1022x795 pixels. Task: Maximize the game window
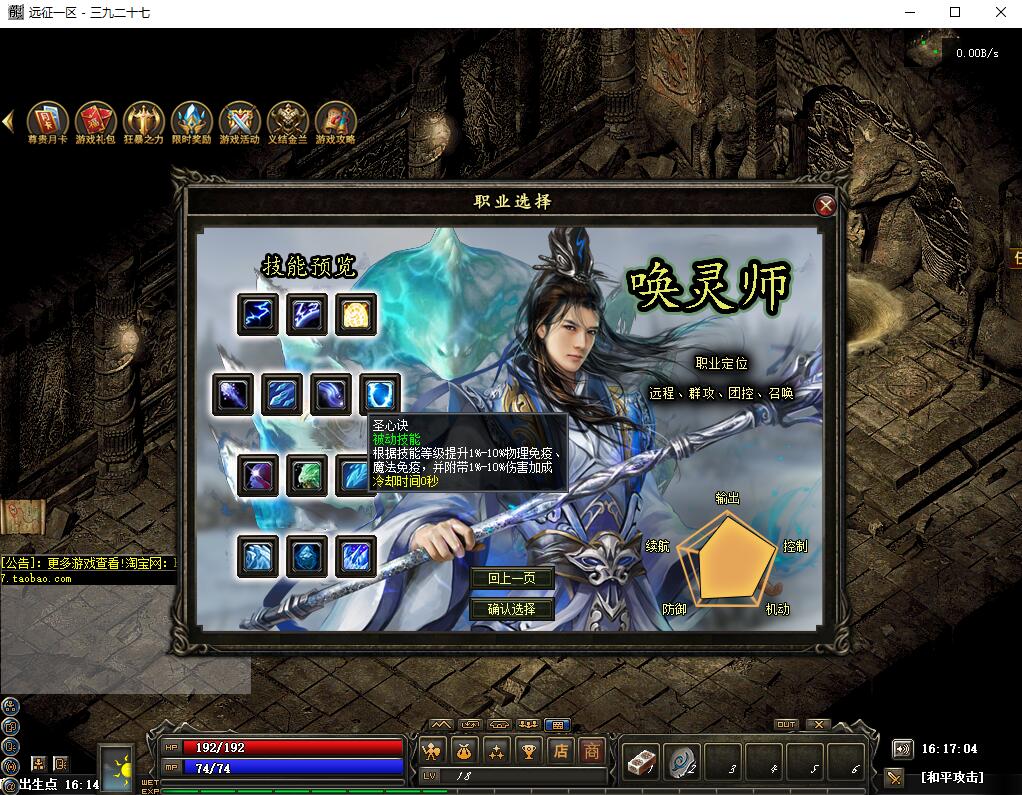coord(955,13)
